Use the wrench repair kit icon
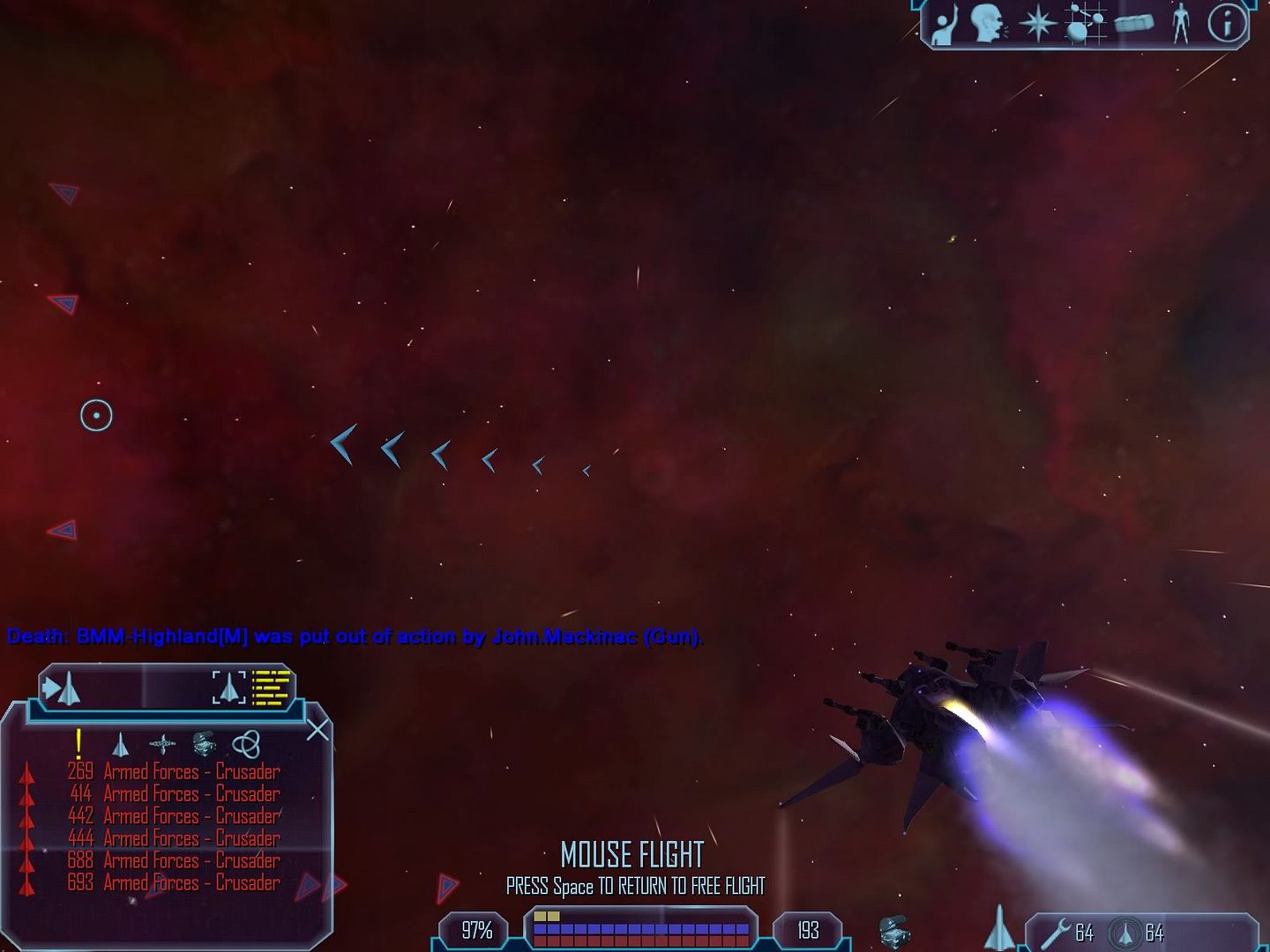Screen dimensions: 1270x952 point(1057,932)
